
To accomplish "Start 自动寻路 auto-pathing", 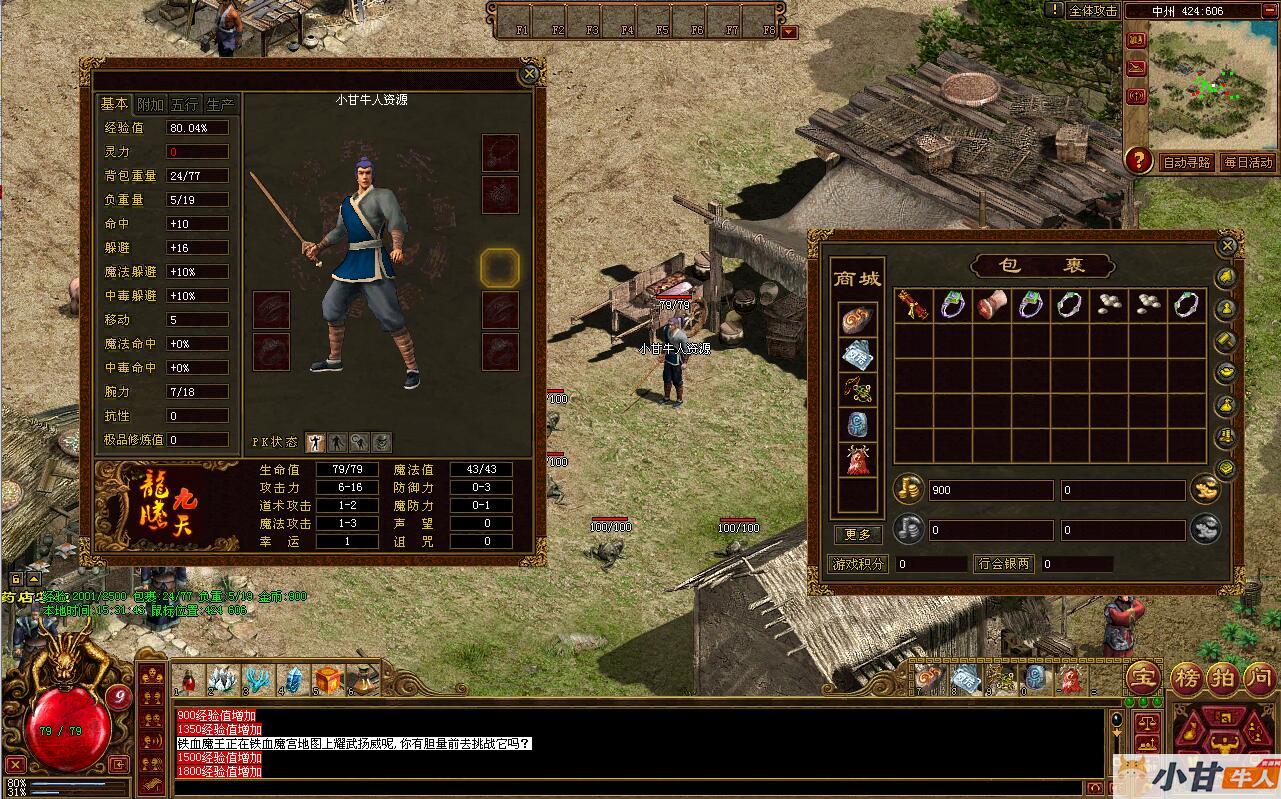I will [x=1186, y=162].
